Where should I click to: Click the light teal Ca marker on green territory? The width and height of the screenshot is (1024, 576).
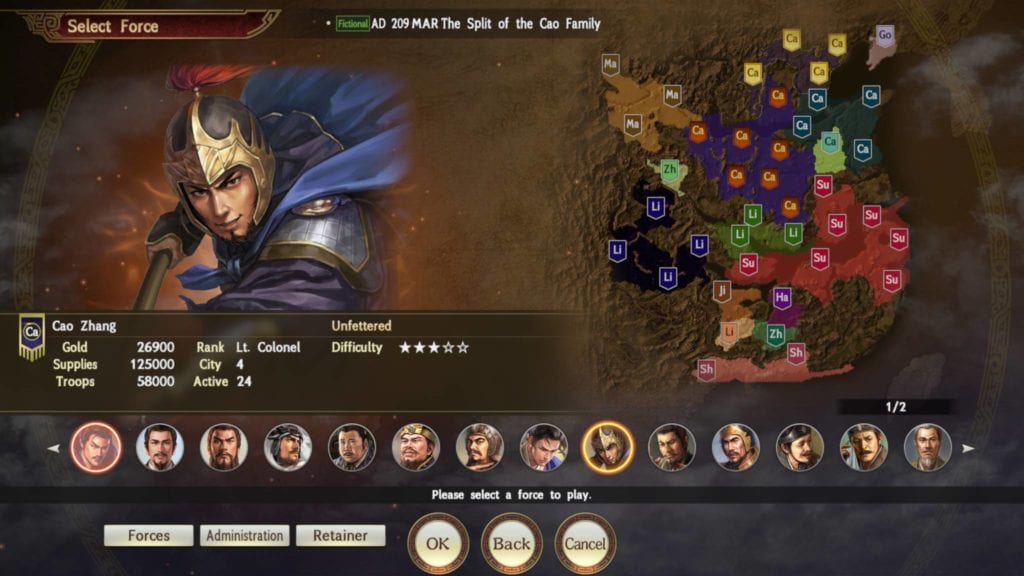[x=829, y=143]
